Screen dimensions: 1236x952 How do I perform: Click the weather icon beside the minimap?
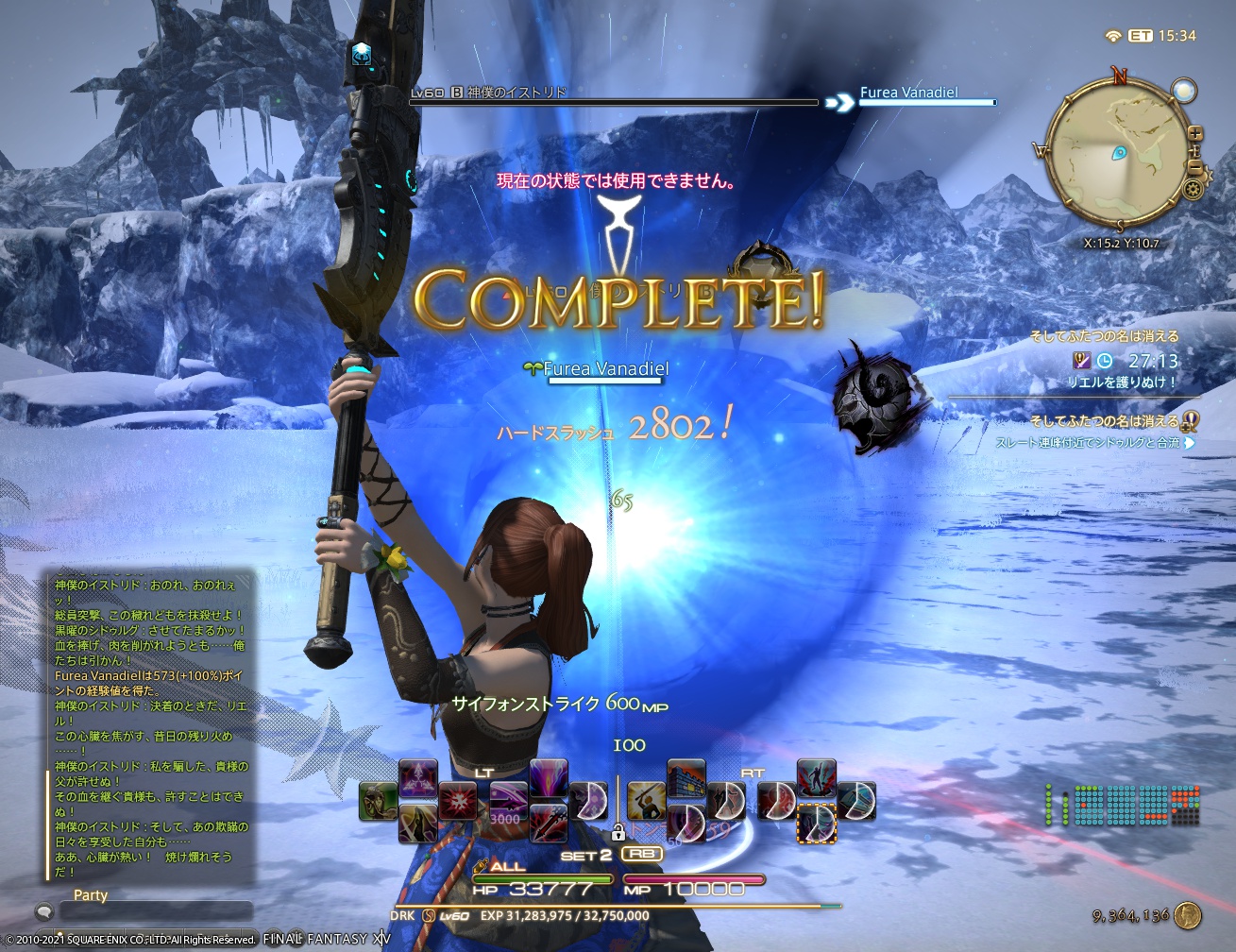tap(1183, 91)
